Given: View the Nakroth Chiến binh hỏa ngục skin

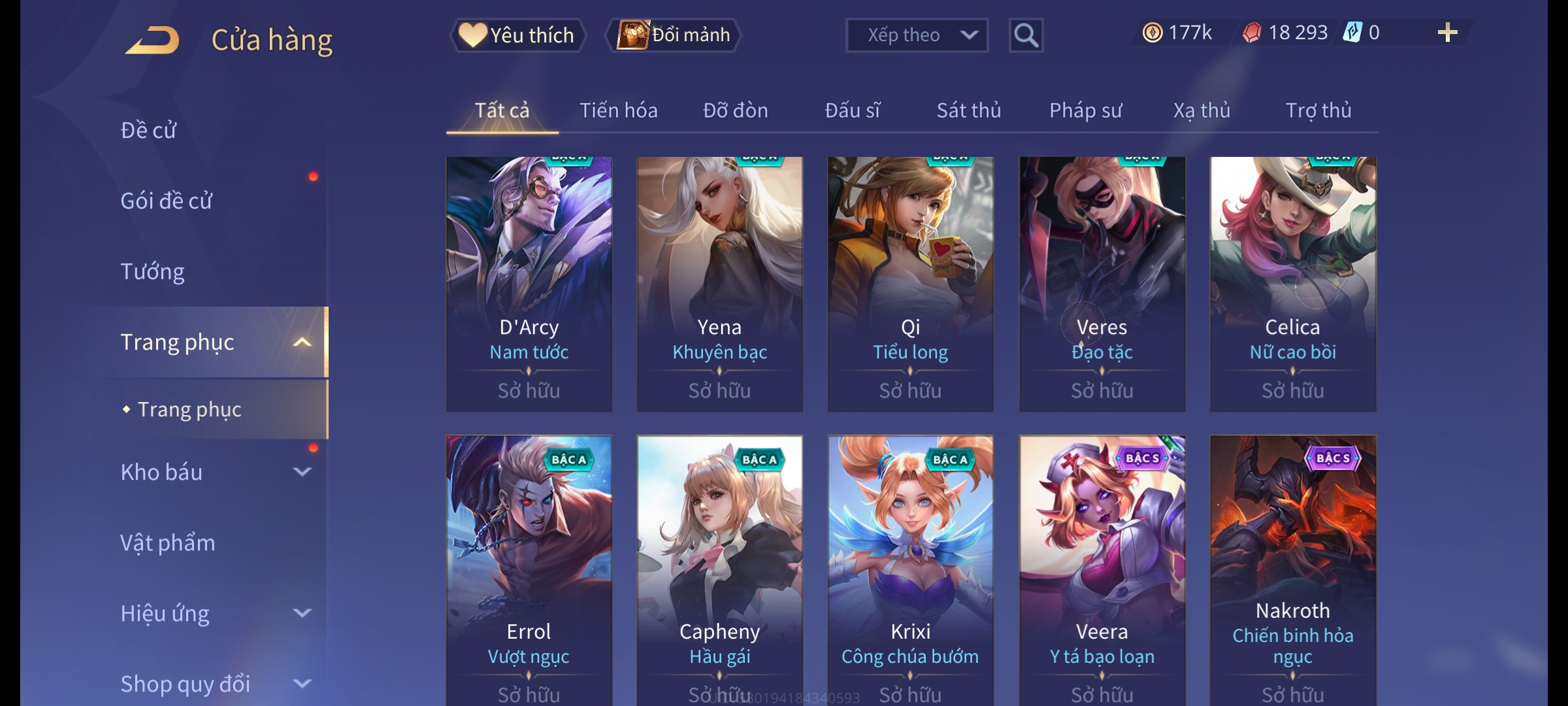Looking at the screenshot, I should tap(1292, 569).
